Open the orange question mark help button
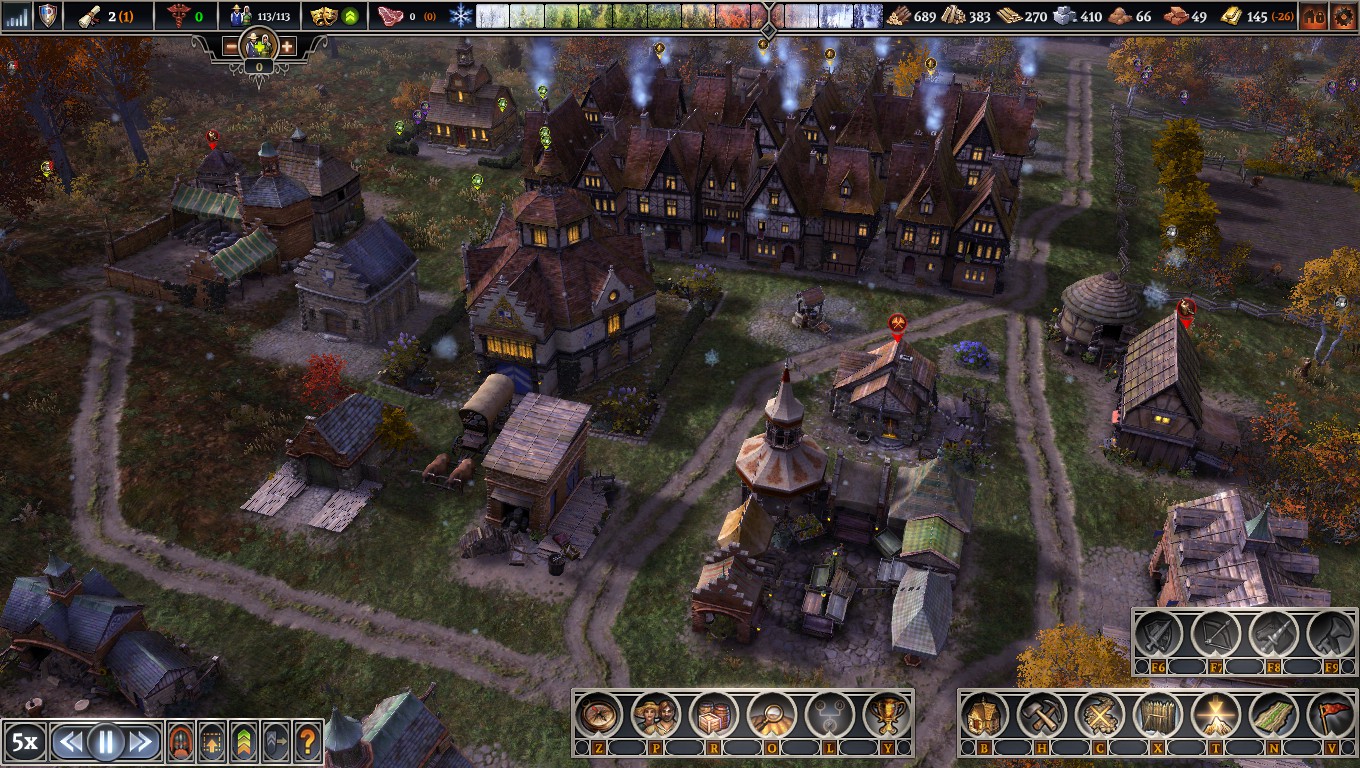Image resolution: width=1360 pixels, height=768 pixels. pos(308,741)
